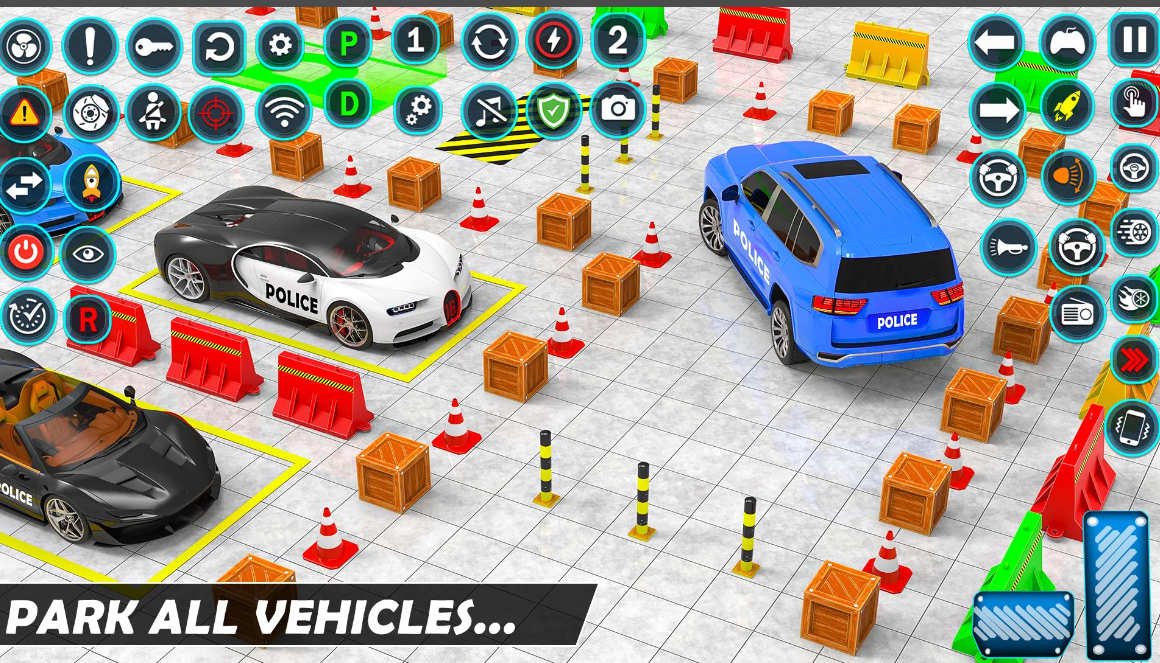Select the reverse gear R button
The height and width of the screenshot is (663, 1160).
88,319
